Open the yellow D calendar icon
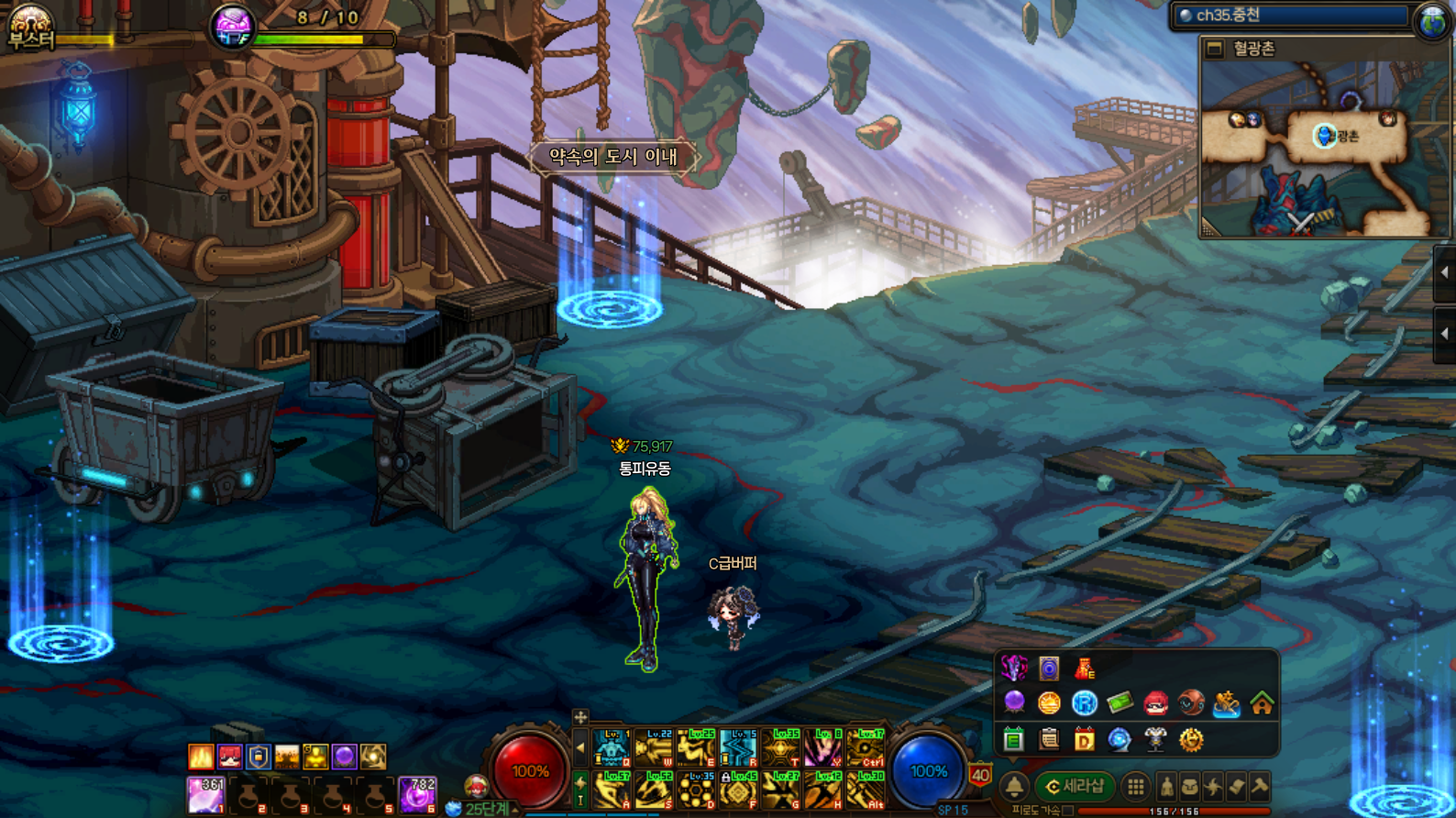Viewport: 1456px width, 818px height. coord(1084,739)
